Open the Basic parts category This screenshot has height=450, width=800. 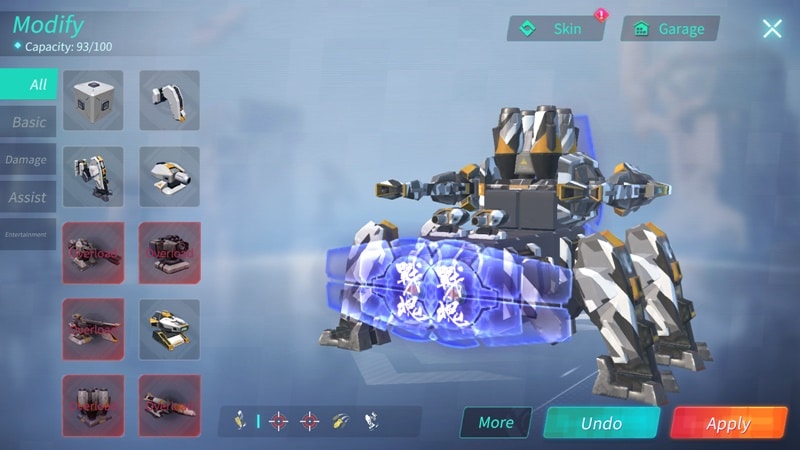29,122
